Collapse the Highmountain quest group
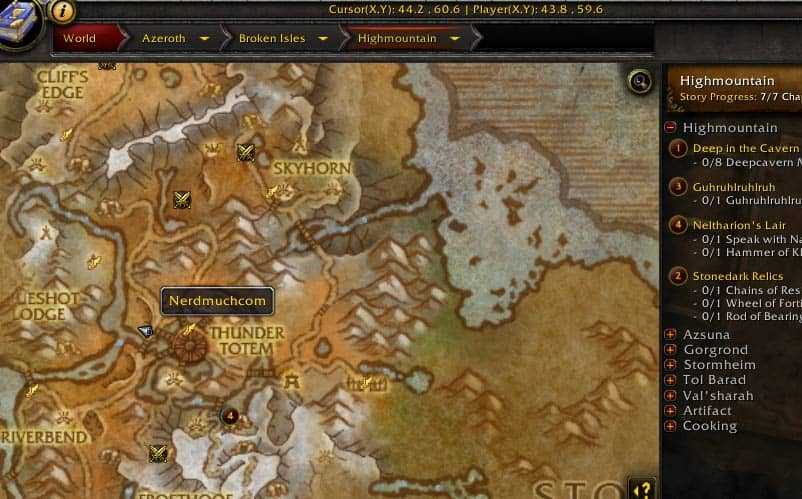 [x=670, y=128]
